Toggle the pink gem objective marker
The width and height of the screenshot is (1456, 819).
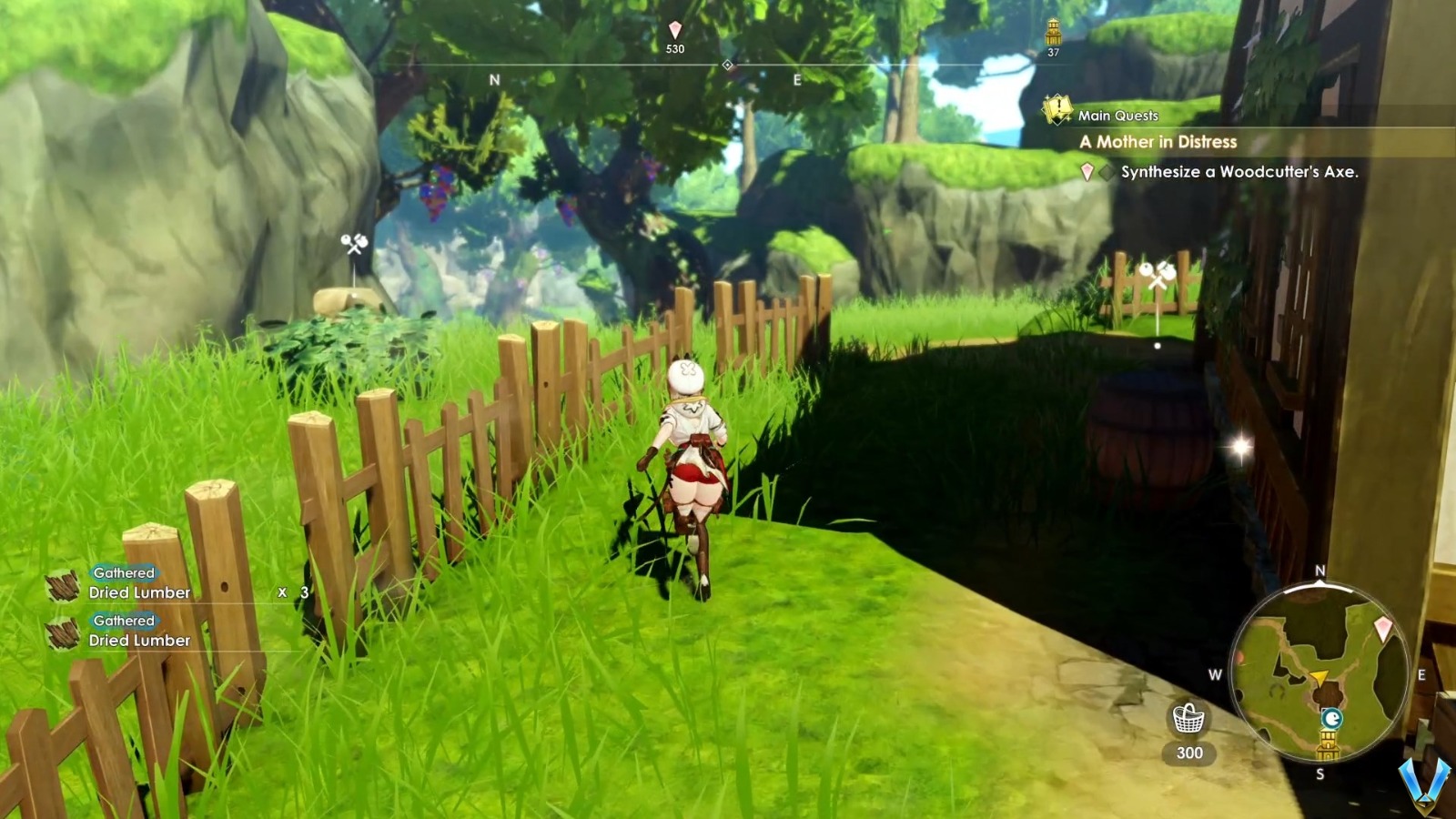point(1087,169)
